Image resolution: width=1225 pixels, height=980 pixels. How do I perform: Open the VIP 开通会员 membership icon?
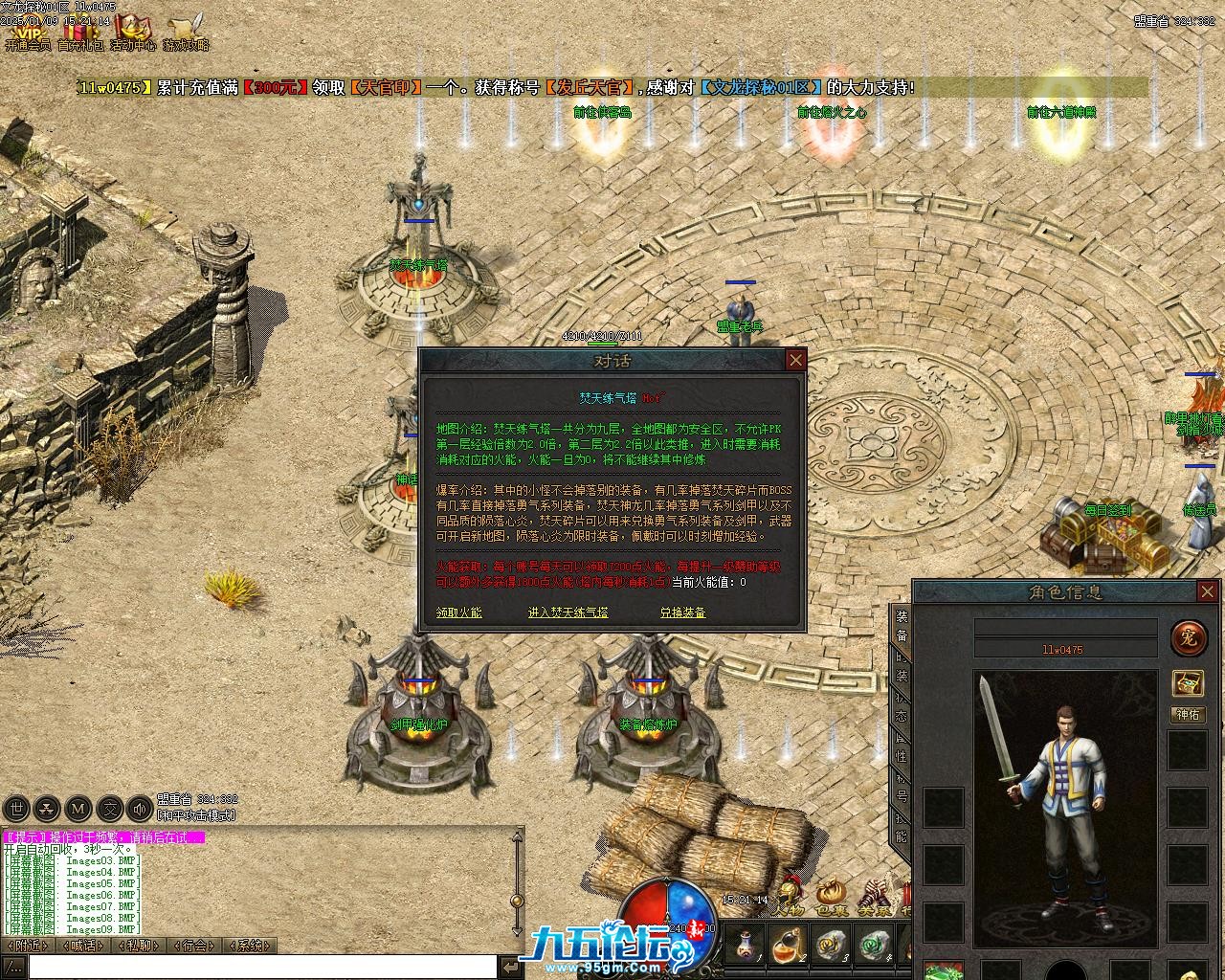coord(28,32)
